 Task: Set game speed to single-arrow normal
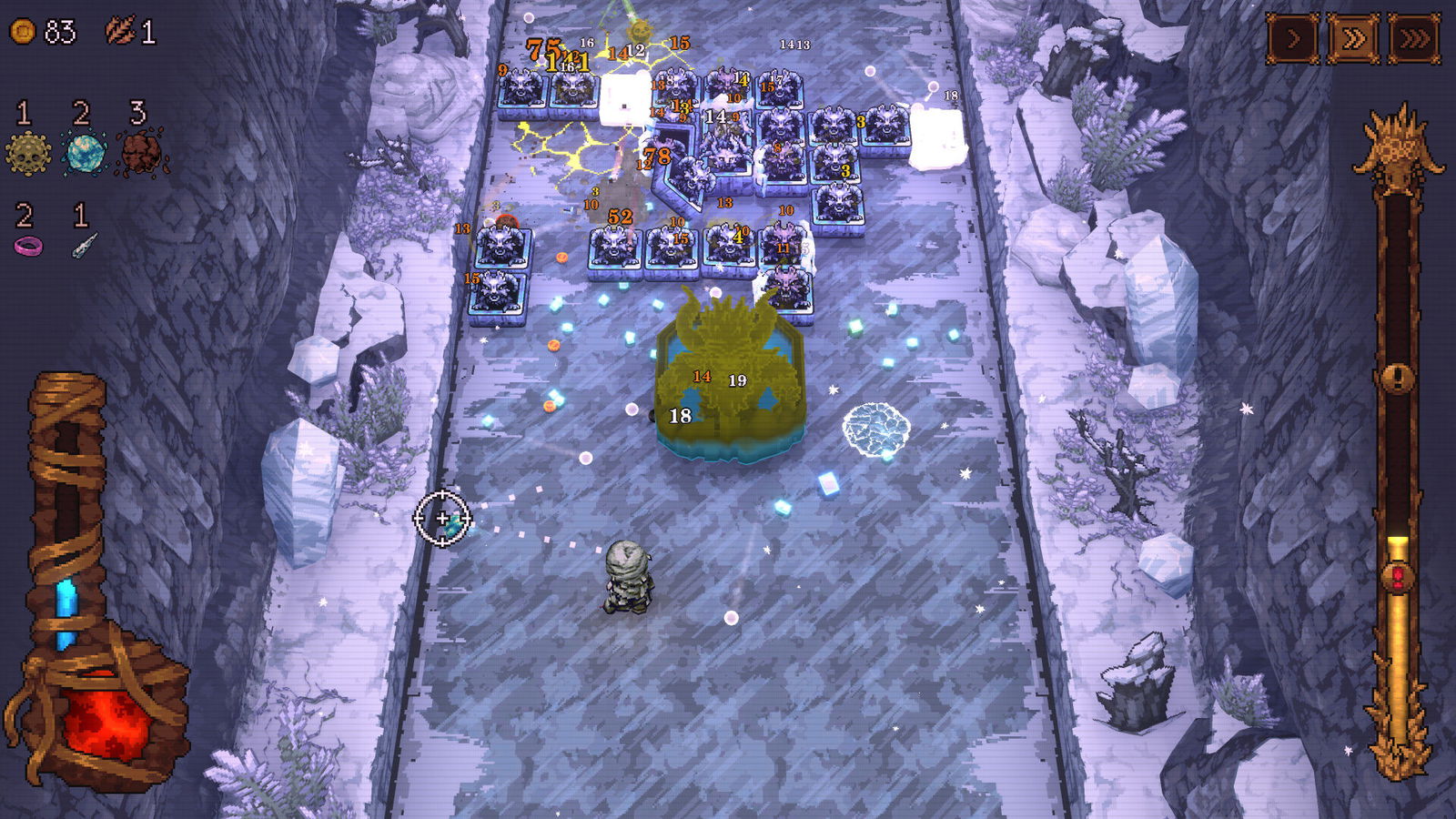(x=1293, y=39)
